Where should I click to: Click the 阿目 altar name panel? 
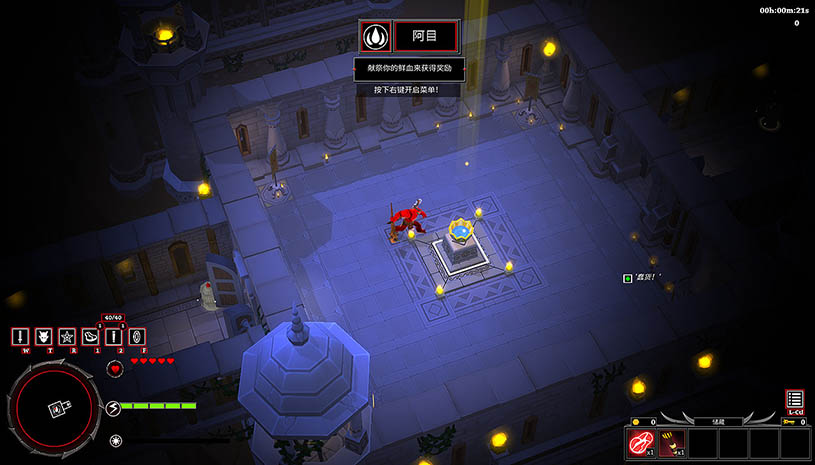click(x=426, y=37)
